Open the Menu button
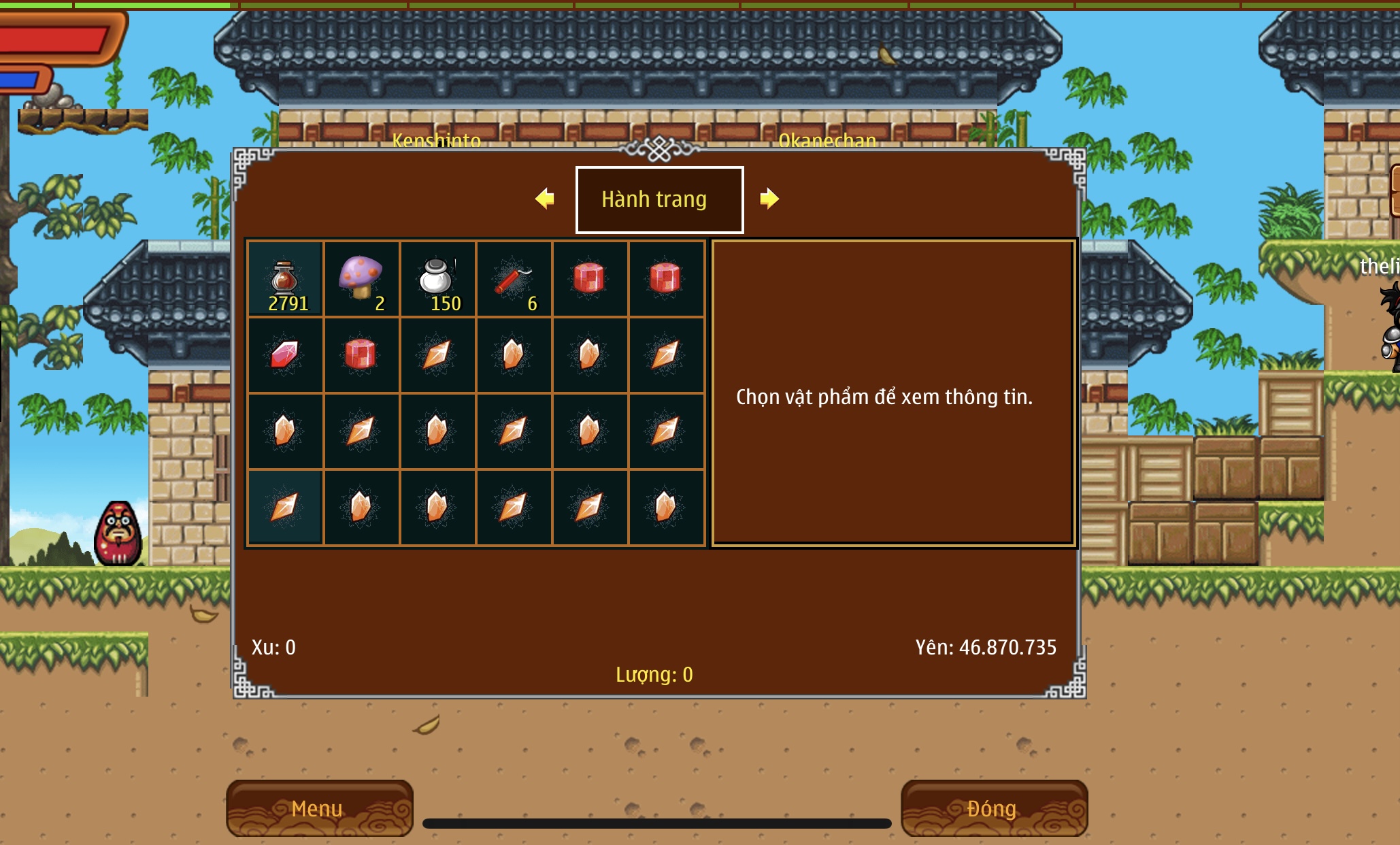This screenshot has height=845, width=1400. [x=319, y=808]
